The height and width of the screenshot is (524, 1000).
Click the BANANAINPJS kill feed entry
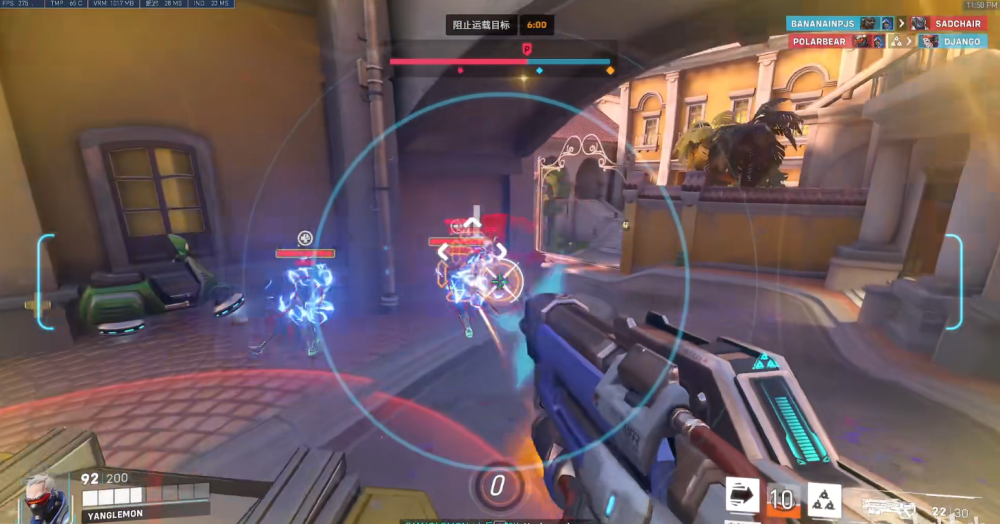[824, 23]
